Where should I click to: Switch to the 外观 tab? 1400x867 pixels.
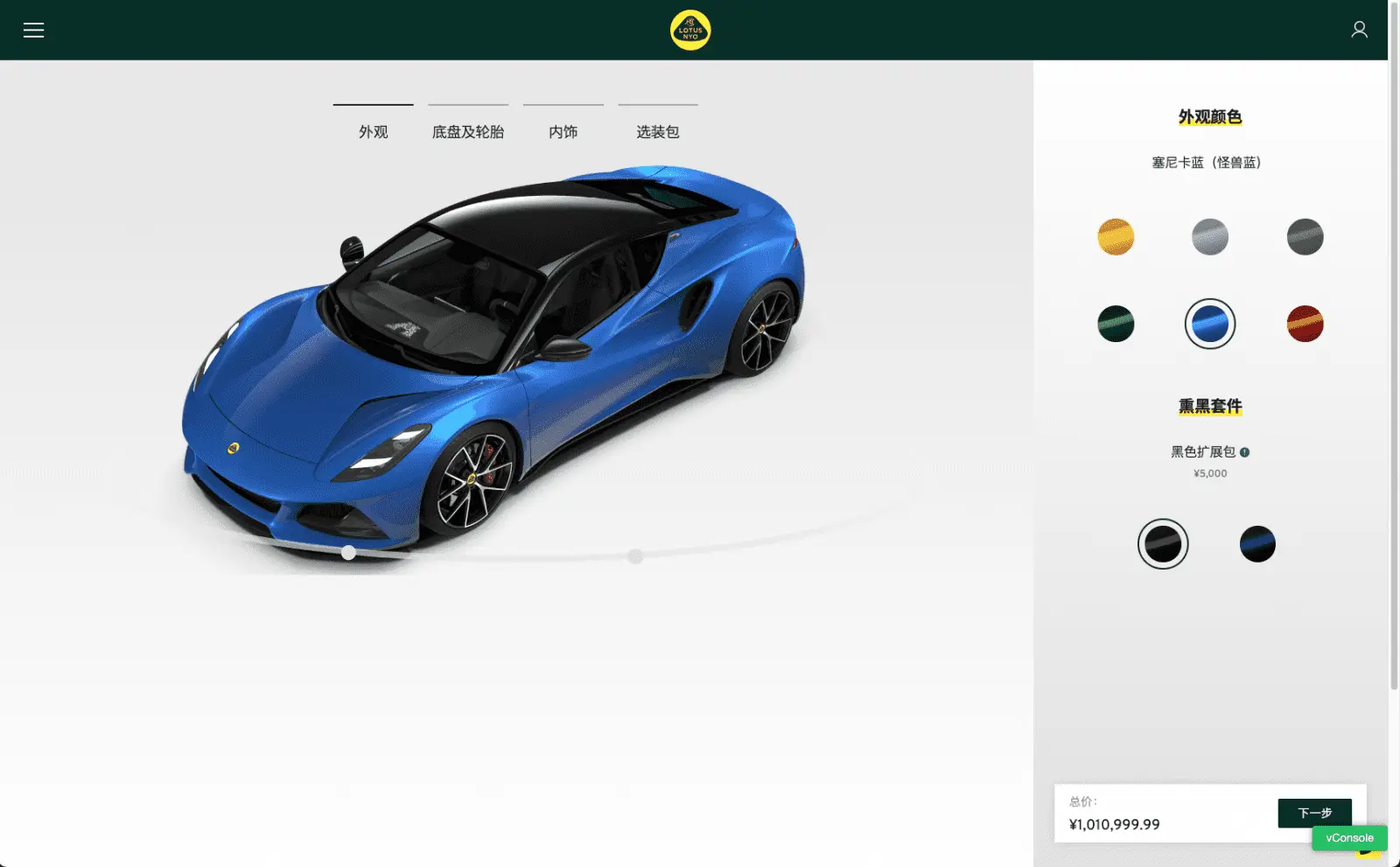pos(373,131)
